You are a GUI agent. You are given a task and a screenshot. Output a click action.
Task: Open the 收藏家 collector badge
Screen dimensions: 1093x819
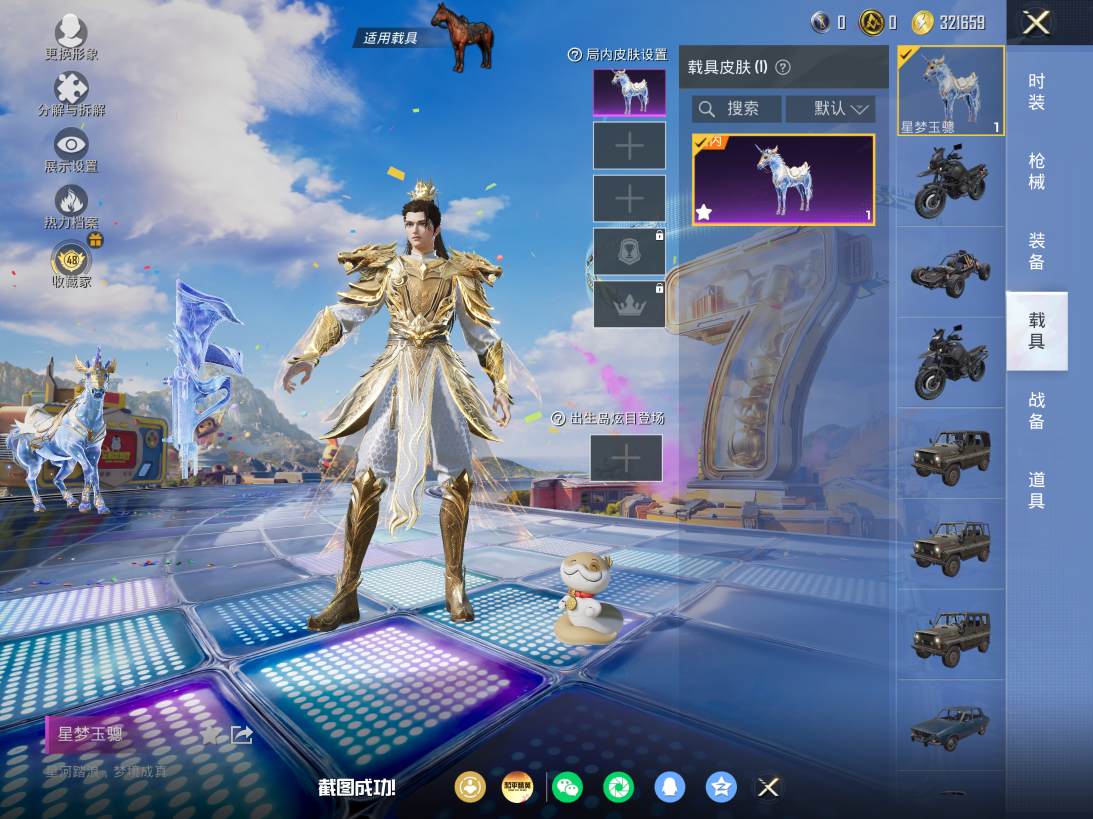tap(71, 262)
